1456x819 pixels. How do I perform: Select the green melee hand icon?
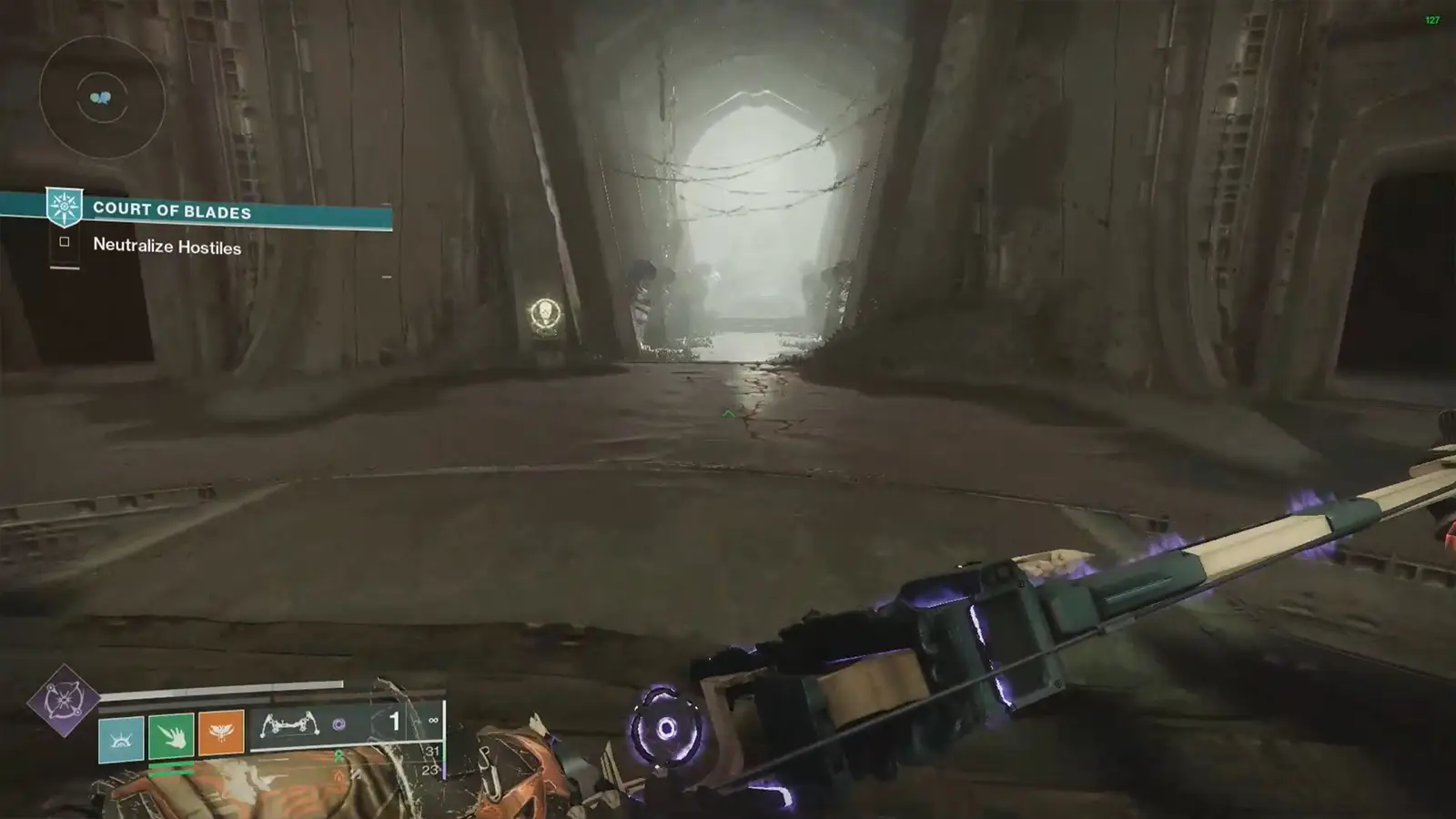(170, 737)
